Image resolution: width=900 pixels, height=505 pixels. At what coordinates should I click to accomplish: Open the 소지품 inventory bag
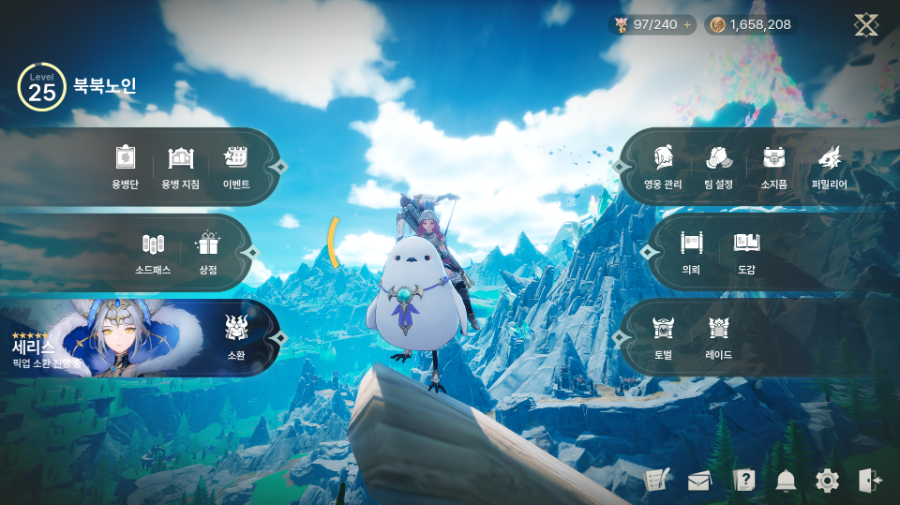(774, 165)
